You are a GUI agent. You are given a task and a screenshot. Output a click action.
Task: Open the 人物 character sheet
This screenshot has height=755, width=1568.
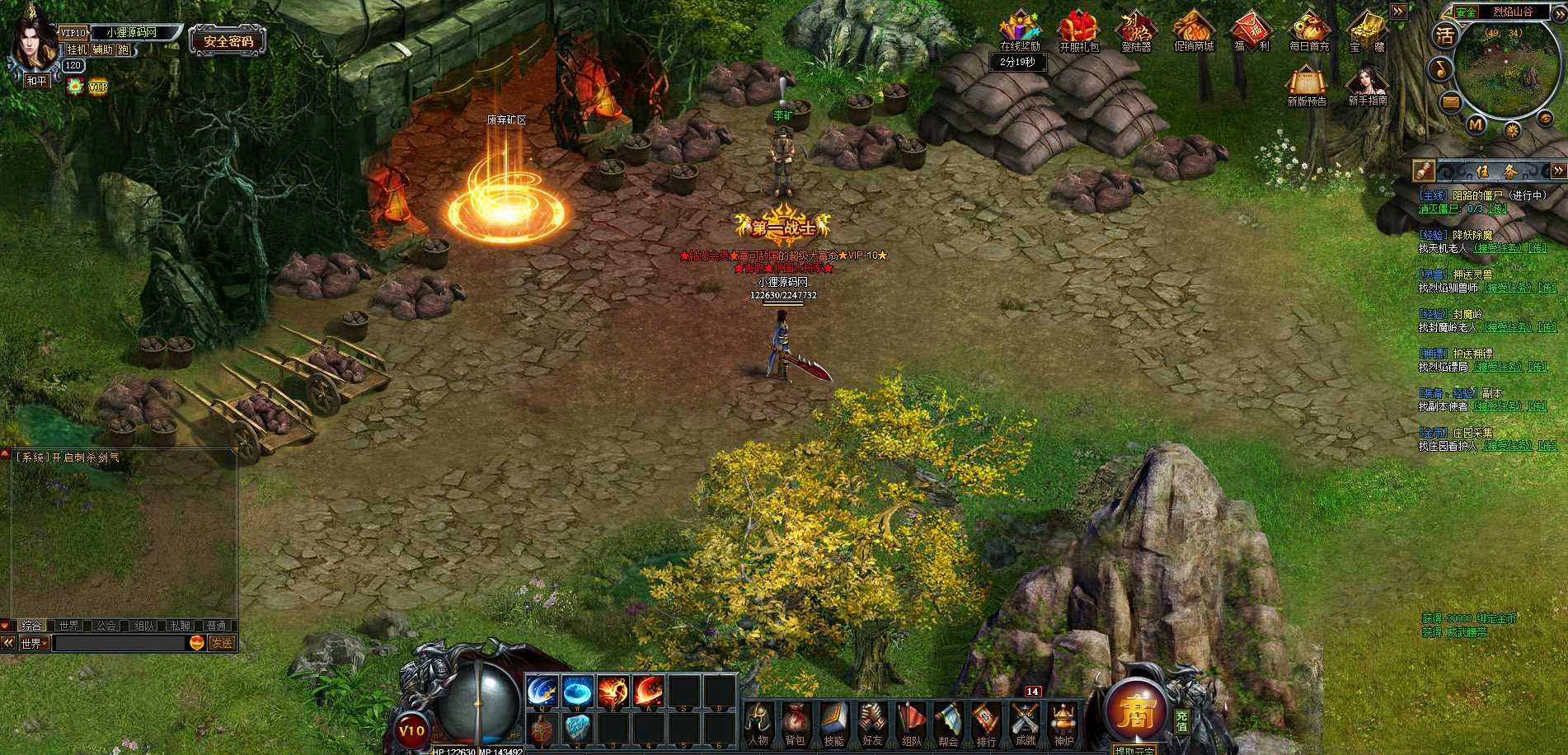point(758,723)
